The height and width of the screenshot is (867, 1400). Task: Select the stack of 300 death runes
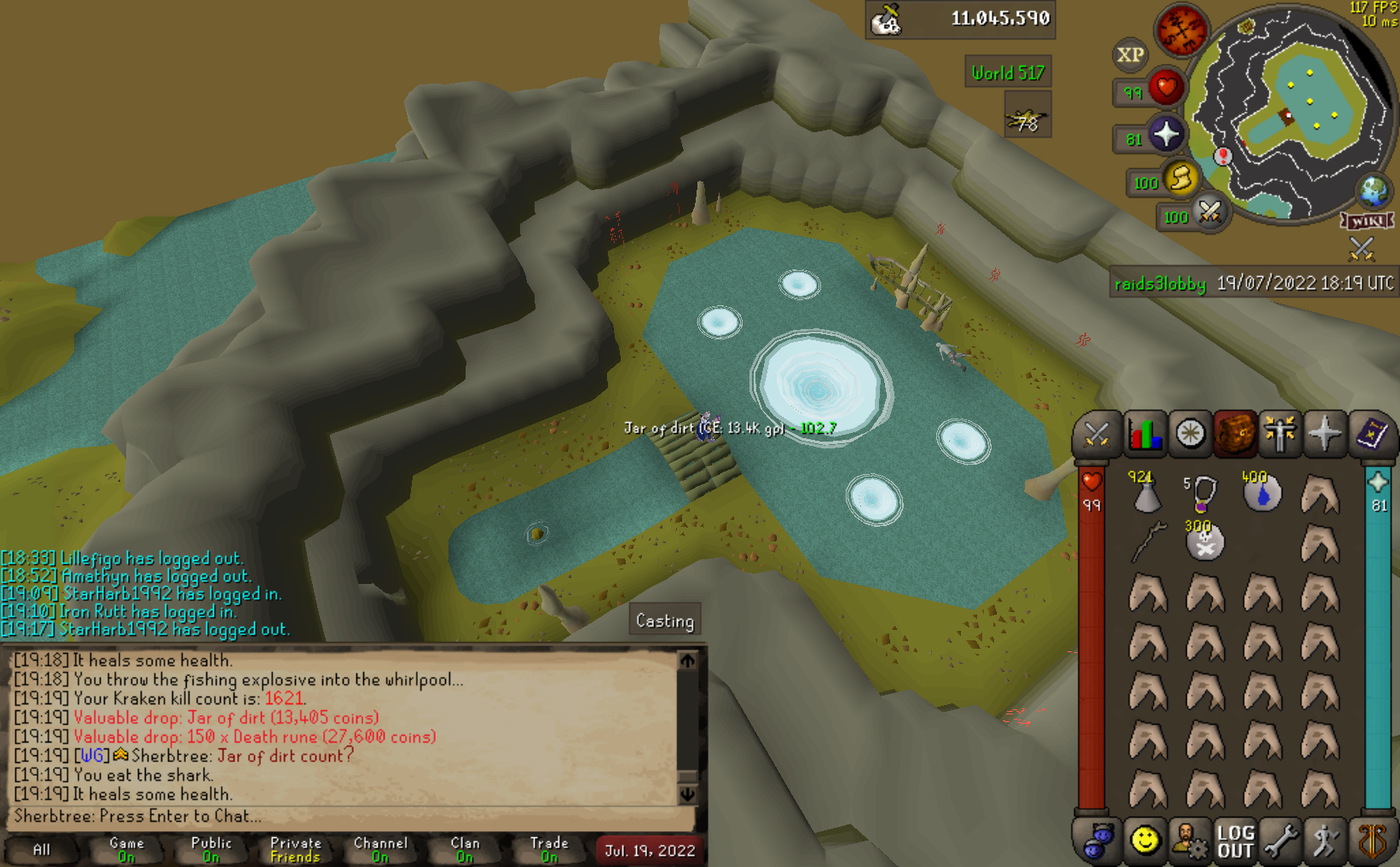pyautogui.click(x=1205, y=542)
